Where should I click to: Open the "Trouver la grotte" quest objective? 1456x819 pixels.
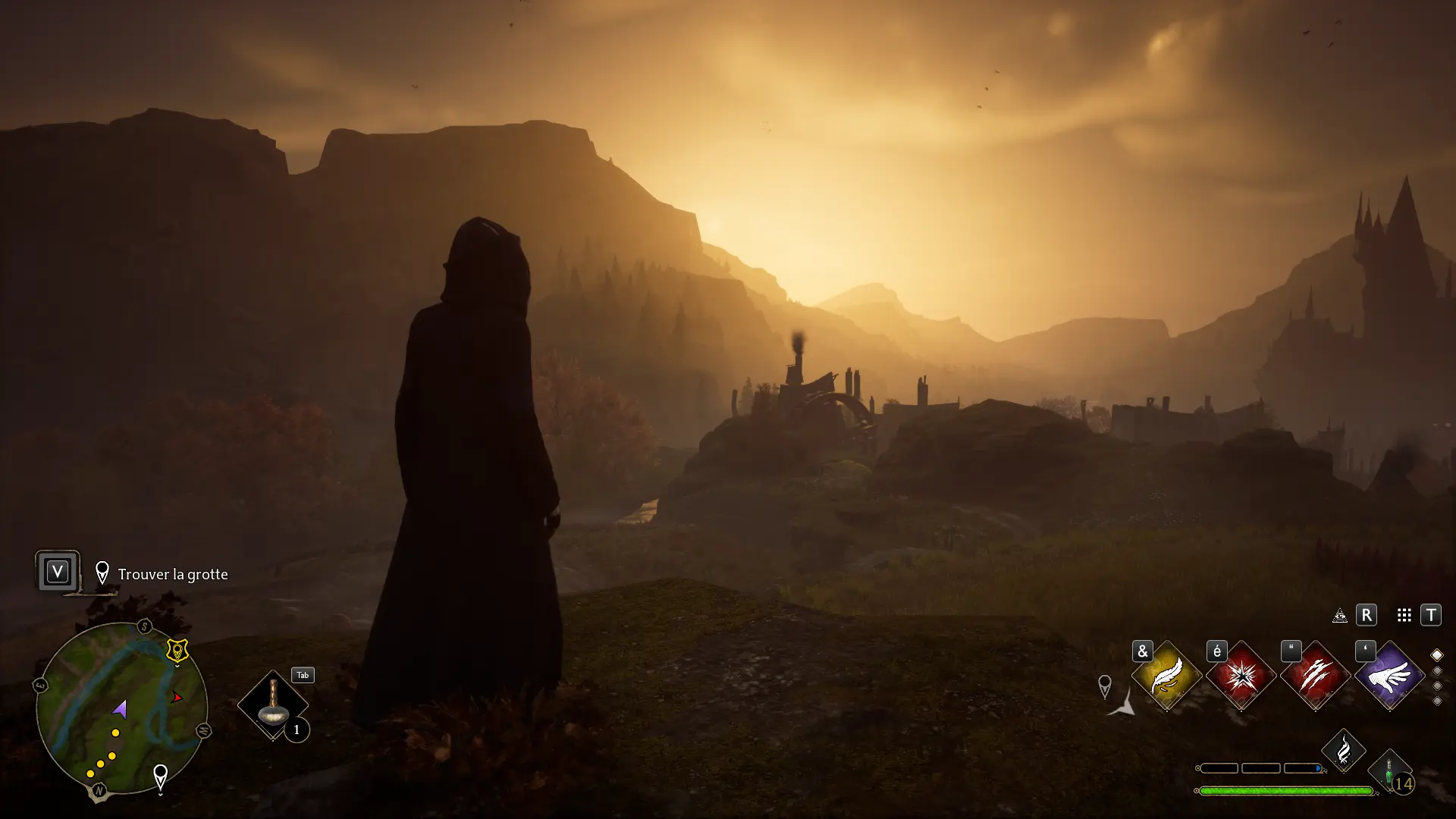(x=172, y=574)
